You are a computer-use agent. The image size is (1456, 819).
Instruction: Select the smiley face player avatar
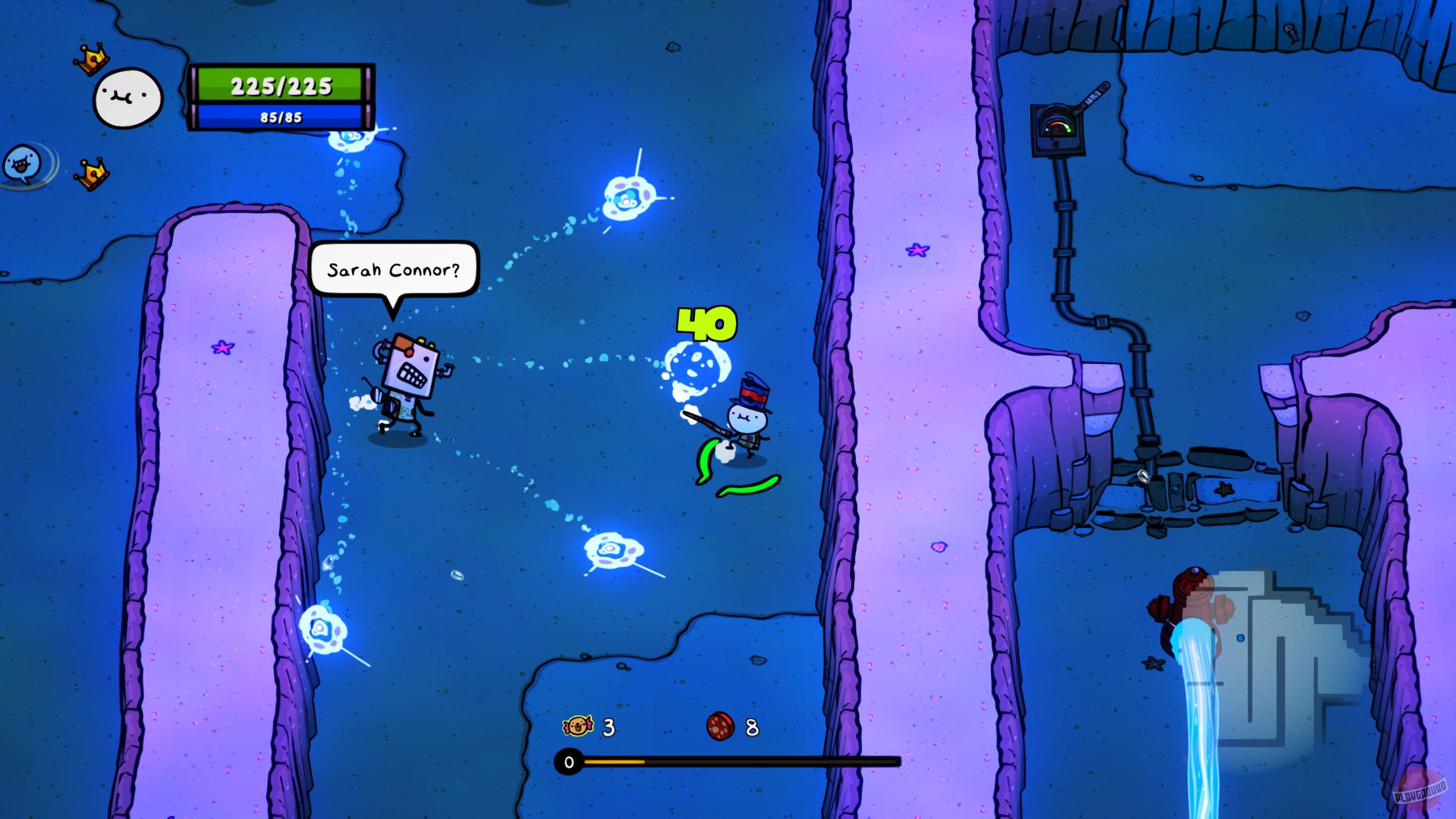click(x=126, y=97)
